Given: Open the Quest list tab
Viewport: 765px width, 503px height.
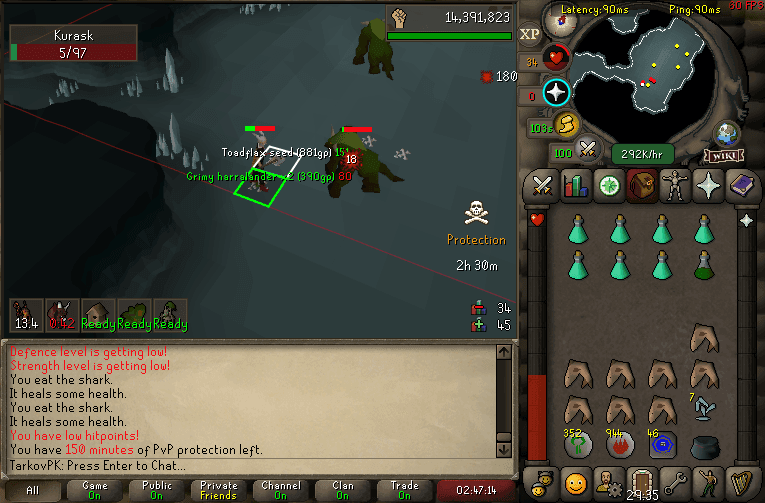Looking at the screenshot, I should [x=608, y=186].
